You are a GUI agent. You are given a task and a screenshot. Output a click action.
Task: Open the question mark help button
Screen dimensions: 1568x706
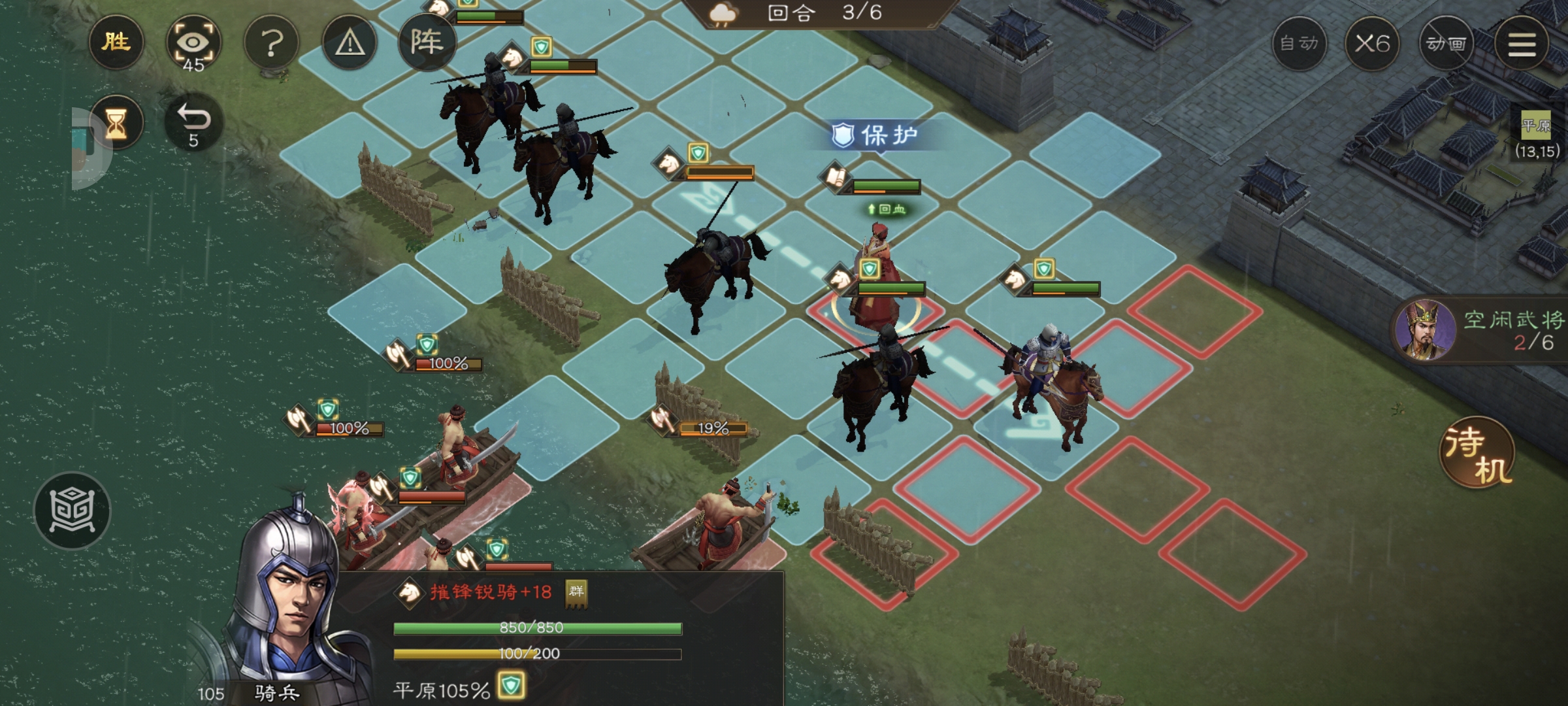271,44
